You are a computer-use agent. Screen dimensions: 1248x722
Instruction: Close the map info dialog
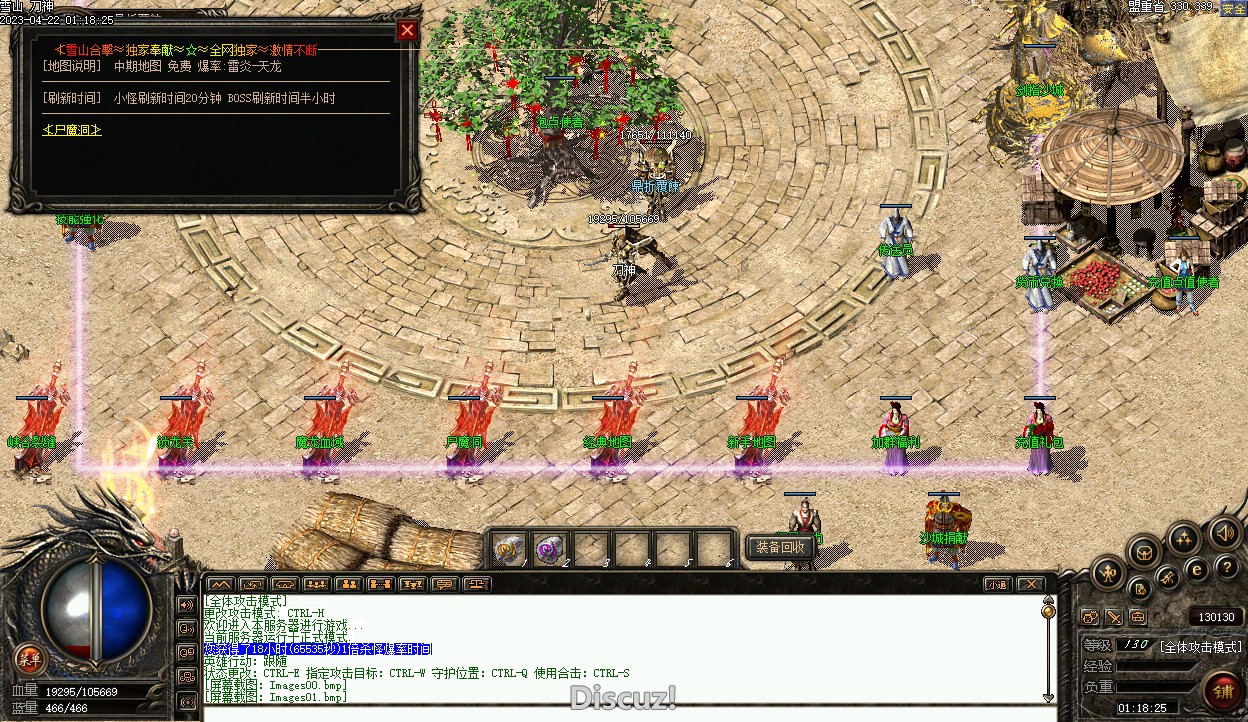[407, 30]
